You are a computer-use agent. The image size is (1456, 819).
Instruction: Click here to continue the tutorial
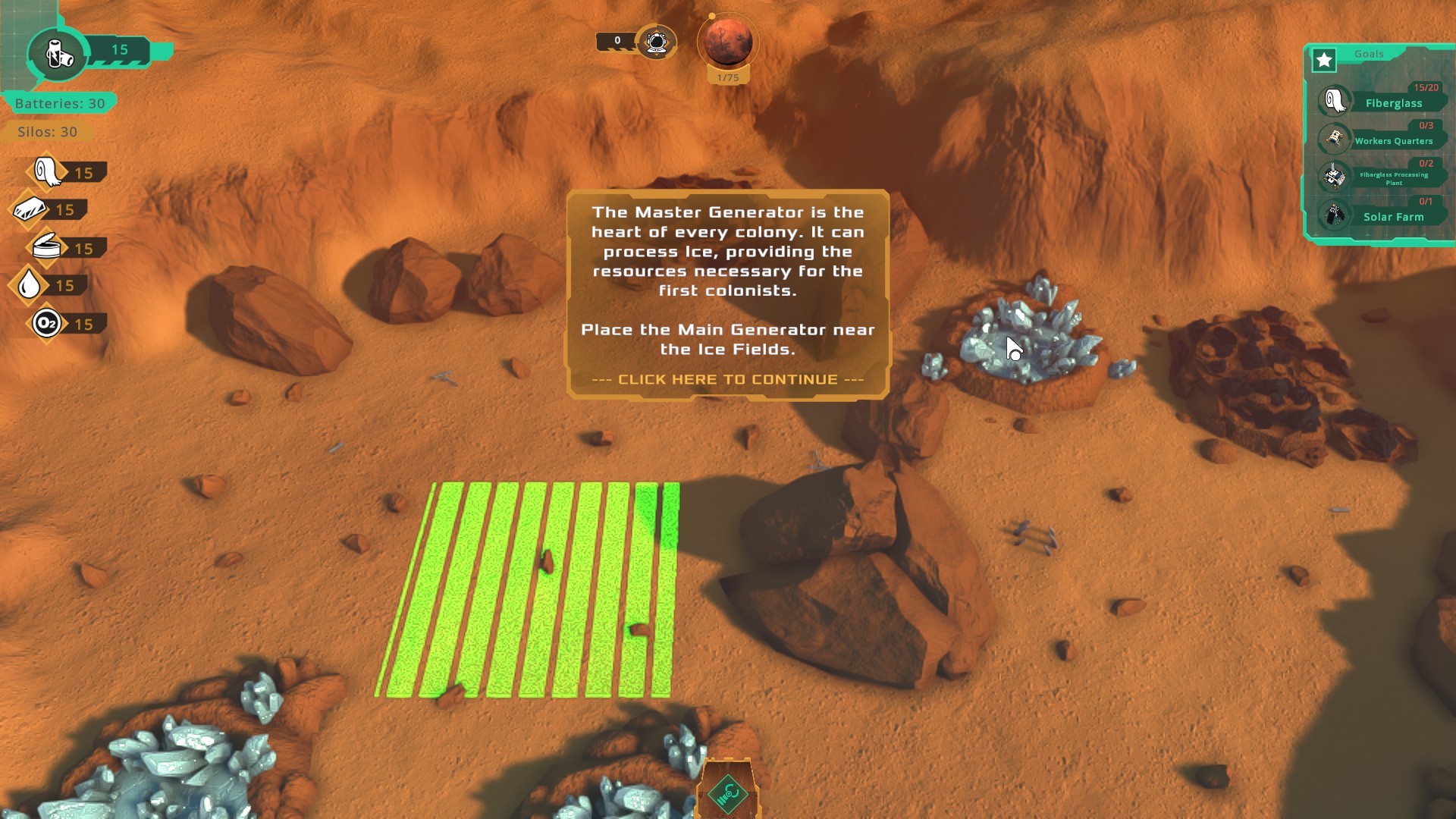(727, 379)
